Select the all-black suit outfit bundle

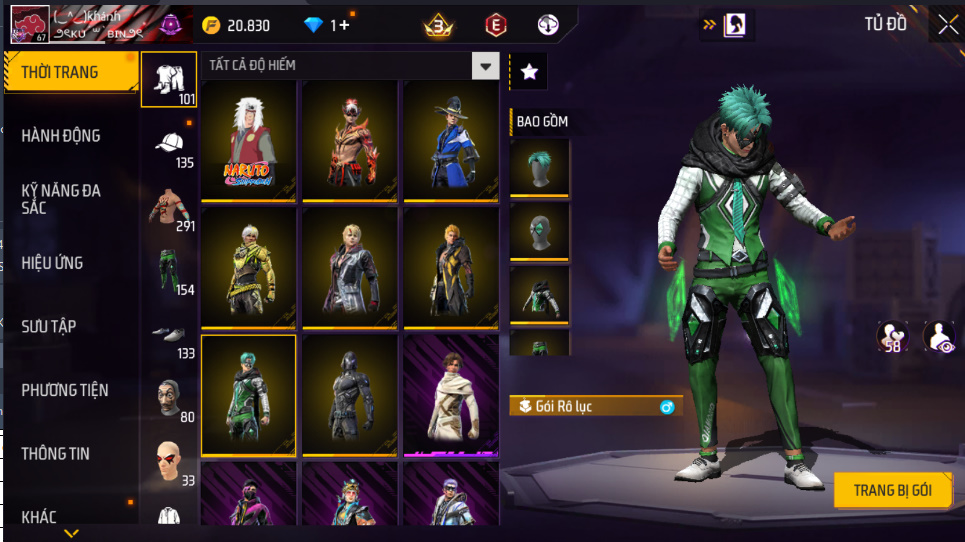350,395
